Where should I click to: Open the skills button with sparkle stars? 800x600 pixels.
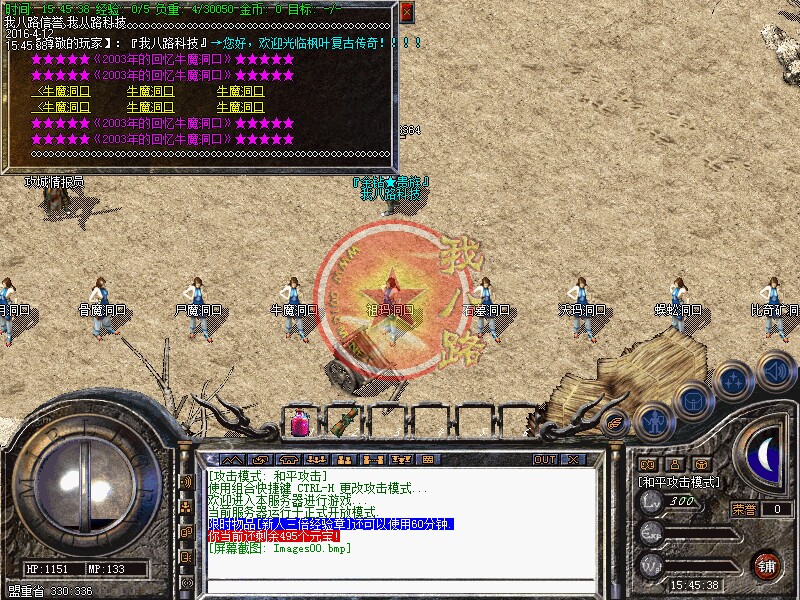pyautogui.click(x=734, y=381)
